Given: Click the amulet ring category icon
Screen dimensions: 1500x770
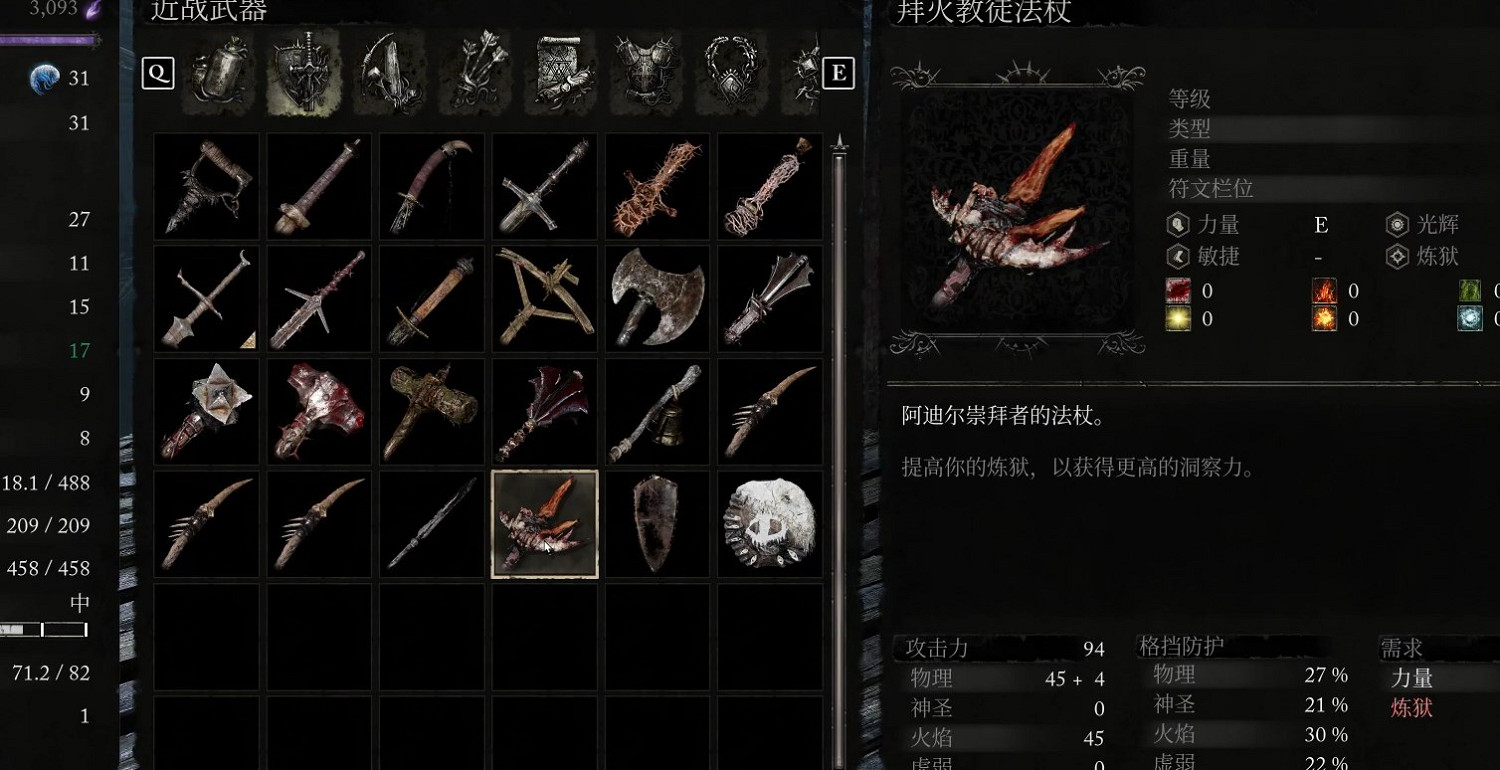Looking at the screenshot, I should coord(731,72).
